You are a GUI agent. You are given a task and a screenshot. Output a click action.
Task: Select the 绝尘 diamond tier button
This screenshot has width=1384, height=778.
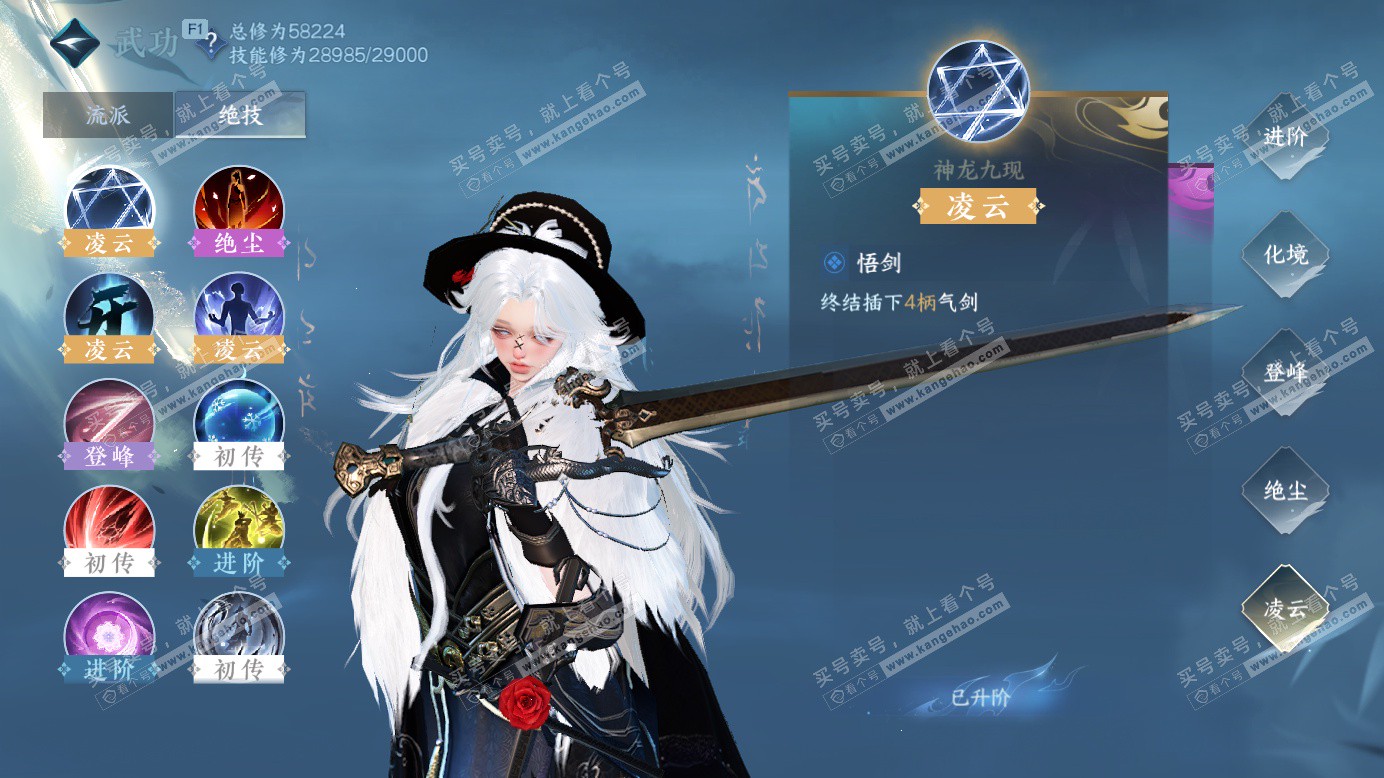pos(1285,491)
